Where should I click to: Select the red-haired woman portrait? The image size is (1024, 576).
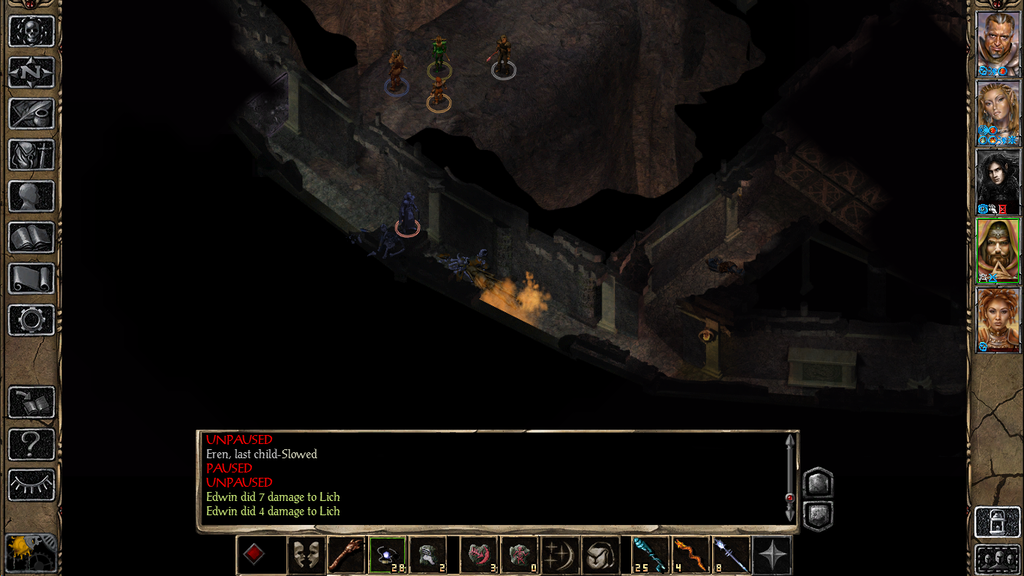(x=997, y=319)
